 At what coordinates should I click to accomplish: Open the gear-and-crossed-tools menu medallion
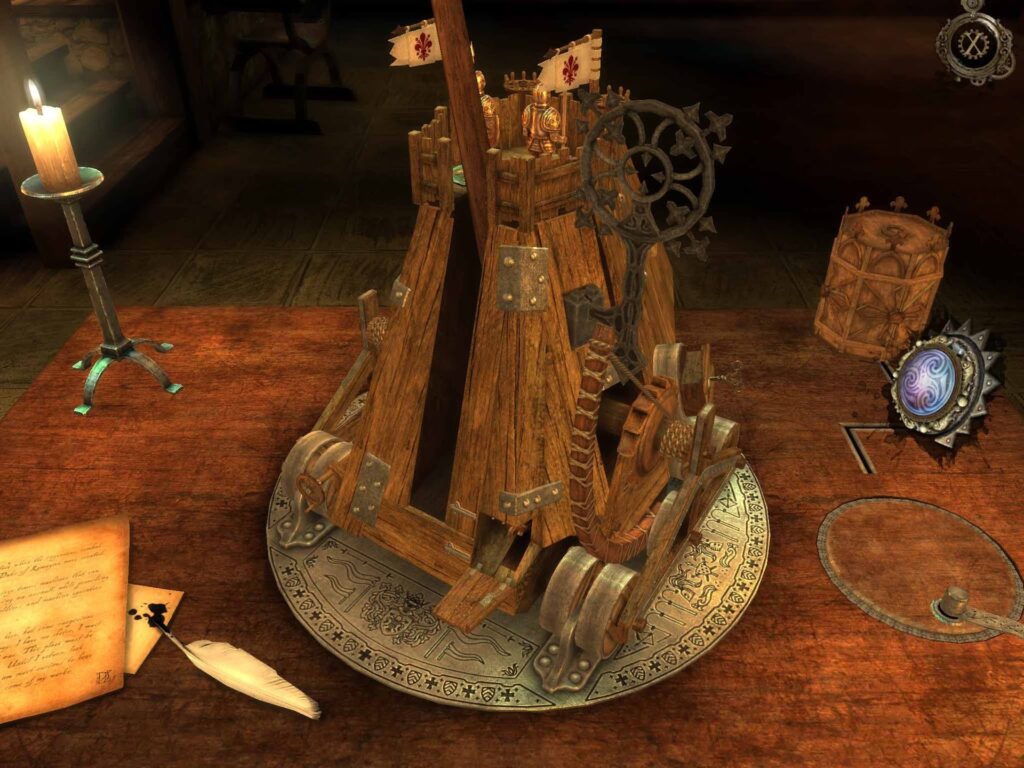point(974,44)
